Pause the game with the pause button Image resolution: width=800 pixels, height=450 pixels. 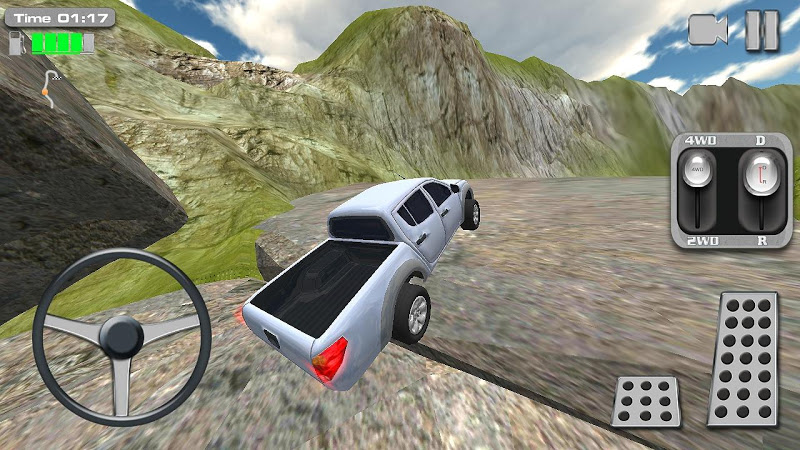[762, 30]
